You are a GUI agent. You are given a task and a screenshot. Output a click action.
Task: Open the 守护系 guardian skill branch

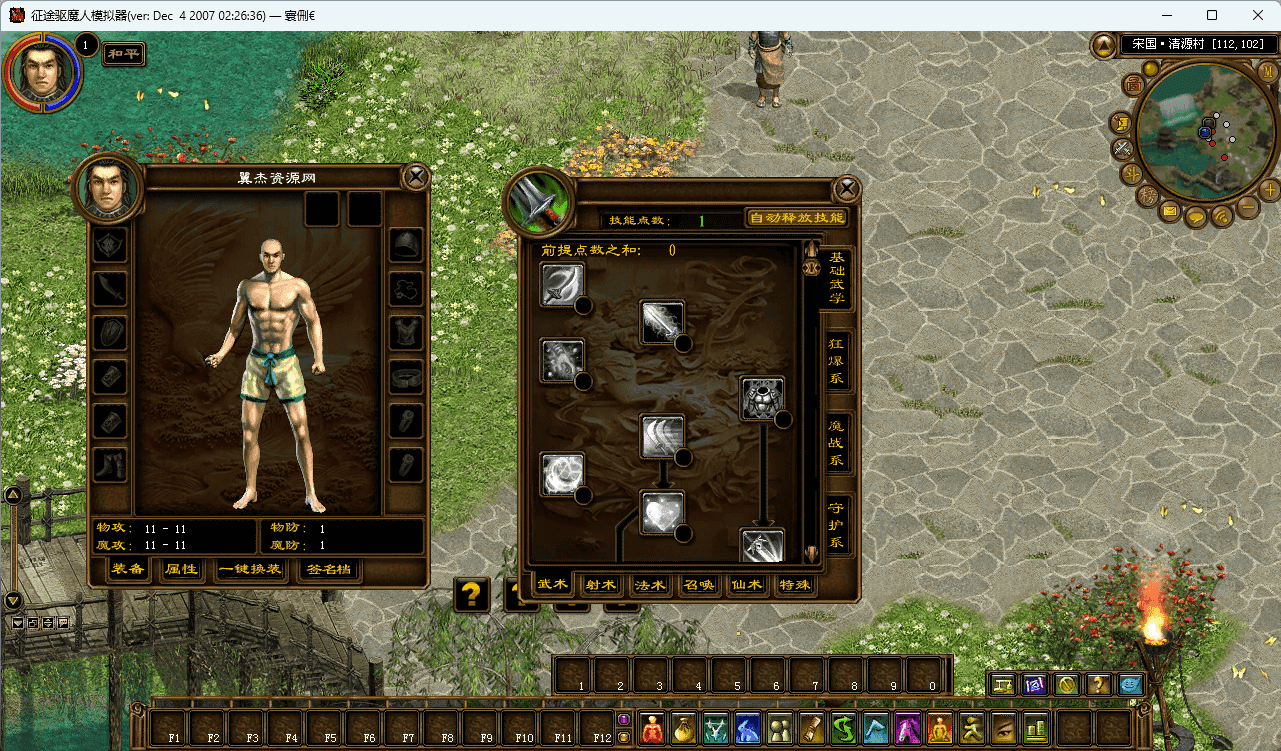837,526
